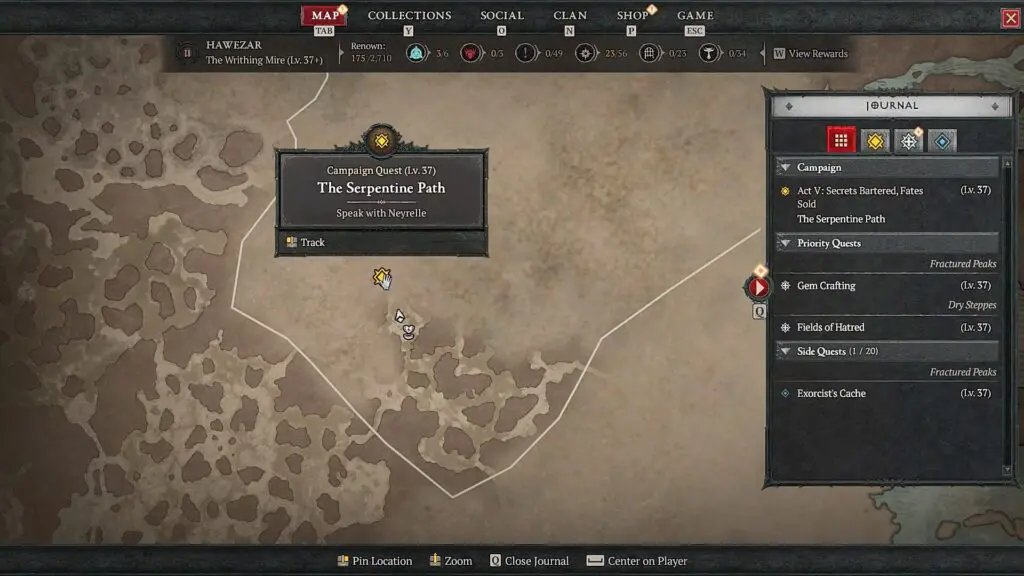Open the Social tab
Viewport: 1024px width, 576px height.
(501, 16)
